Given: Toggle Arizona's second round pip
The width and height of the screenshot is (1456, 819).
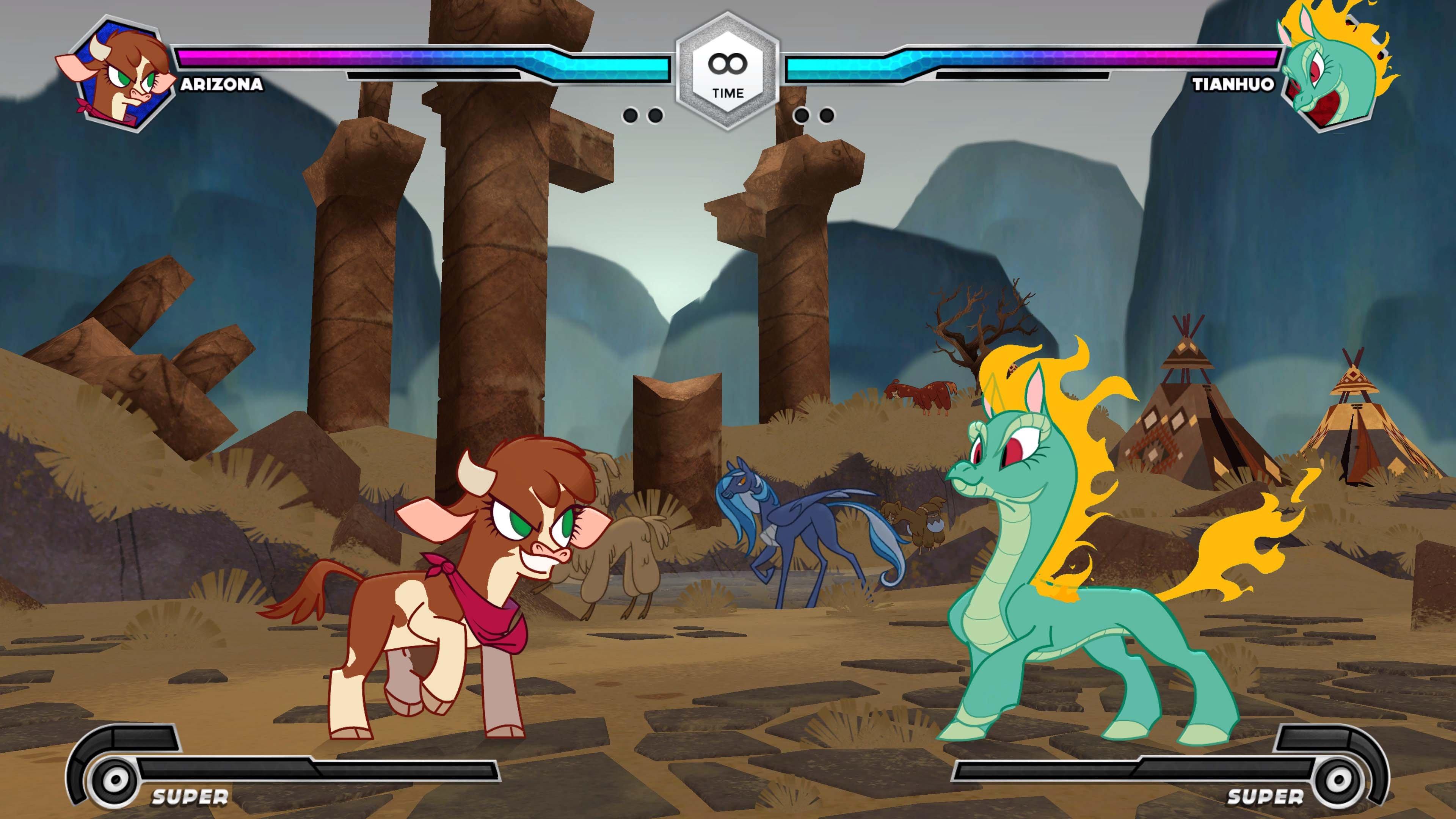Looking at the screenshot, I should (655, 115).
